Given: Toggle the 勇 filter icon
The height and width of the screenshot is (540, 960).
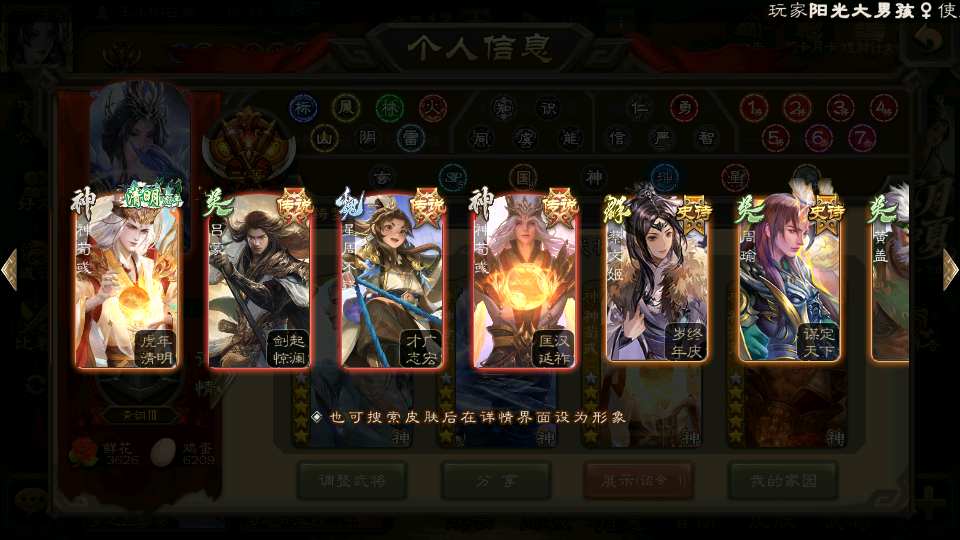Looking at the screenshot, I should (x=683, y=107).
